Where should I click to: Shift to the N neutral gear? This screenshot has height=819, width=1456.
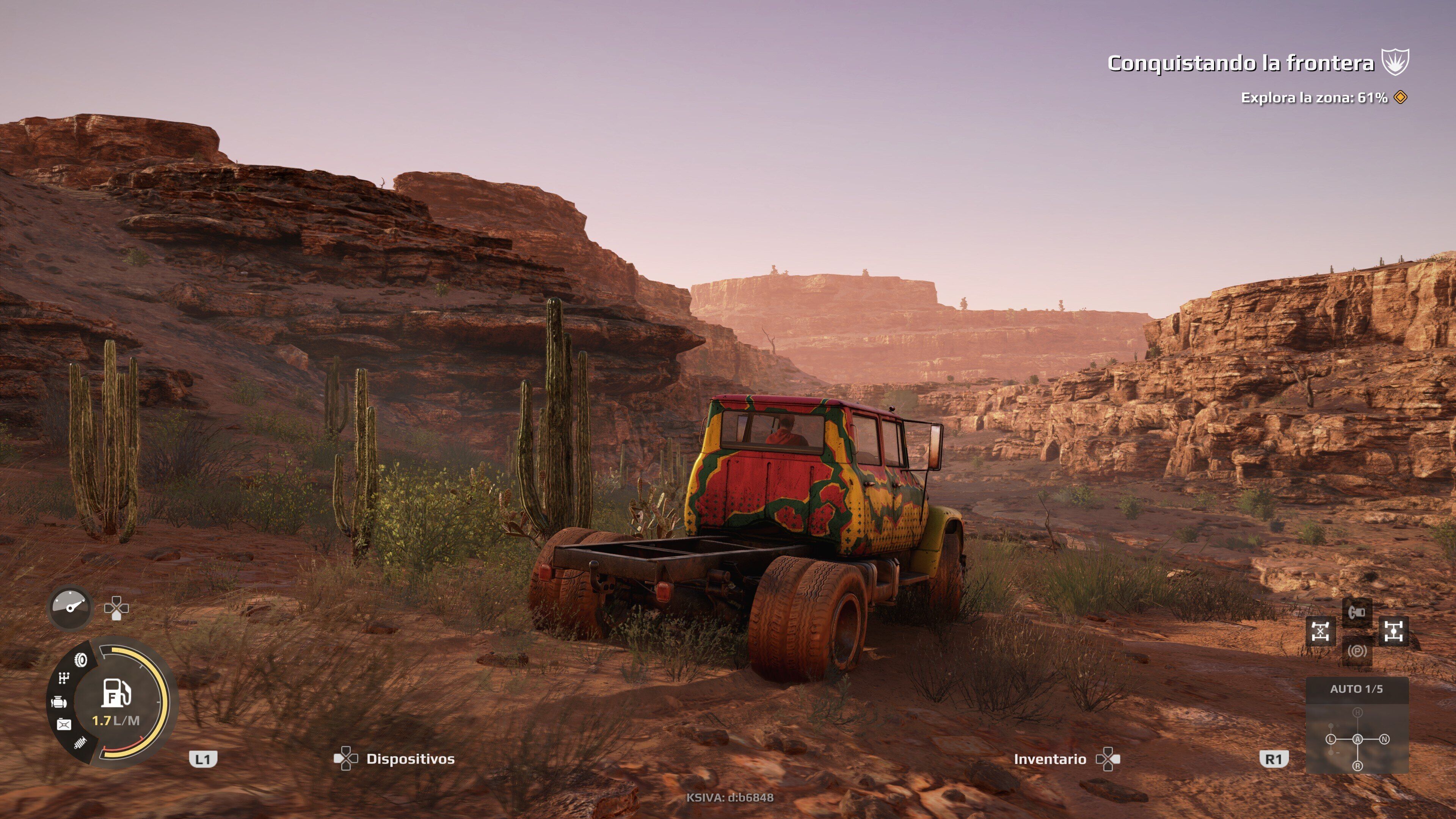click(x=1384, y=739)
